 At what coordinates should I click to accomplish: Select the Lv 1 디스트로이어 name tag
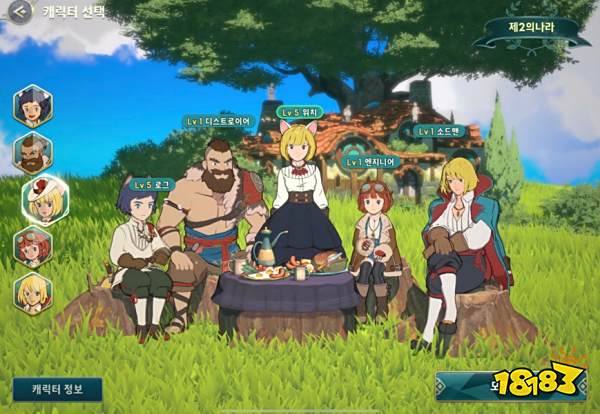point(221,122)
